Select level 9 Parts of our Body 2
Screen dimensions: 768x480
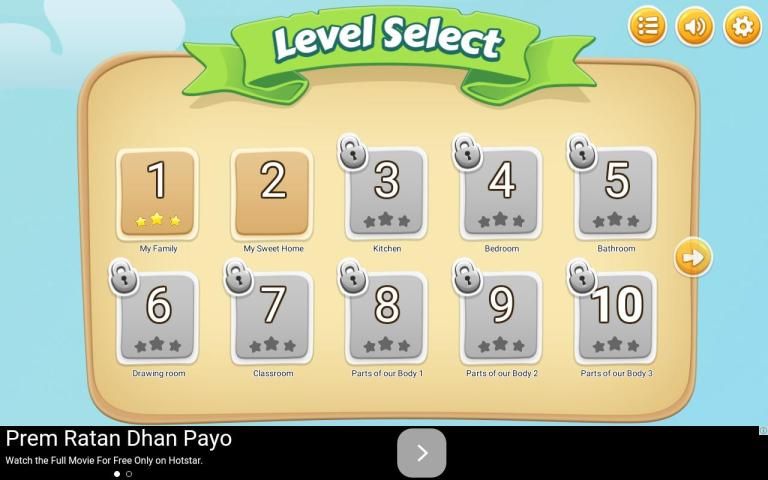pyautogui.click(x=501, y=318)
